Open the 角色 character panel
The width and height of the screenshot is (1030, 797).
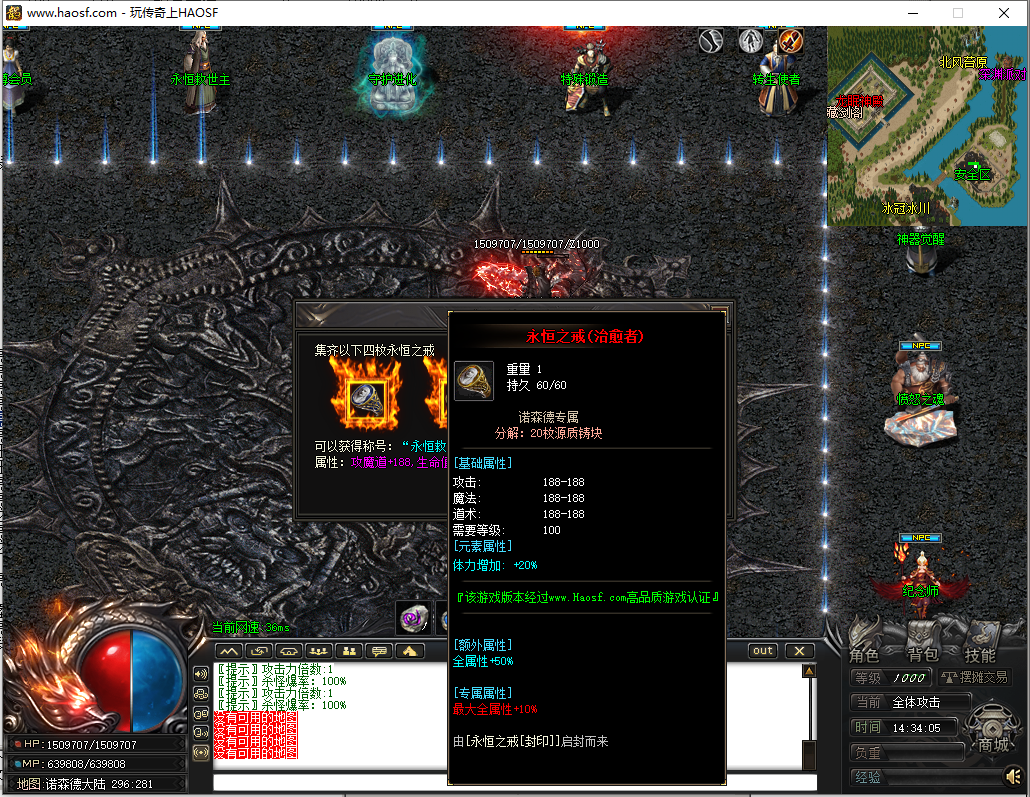click(864, 655)
